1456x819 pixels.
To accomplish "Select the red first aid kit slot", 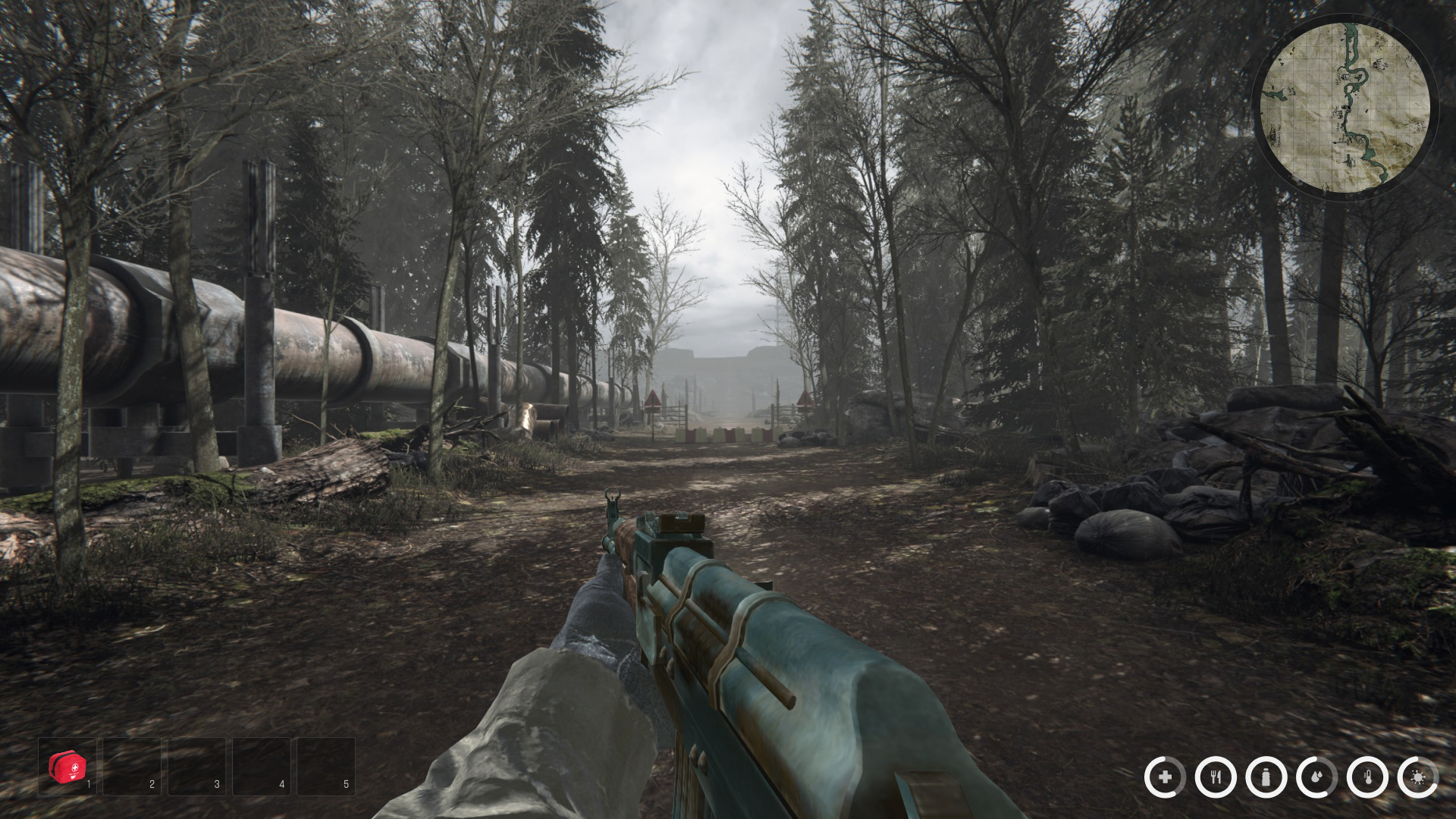I will [x=67, y=767].
